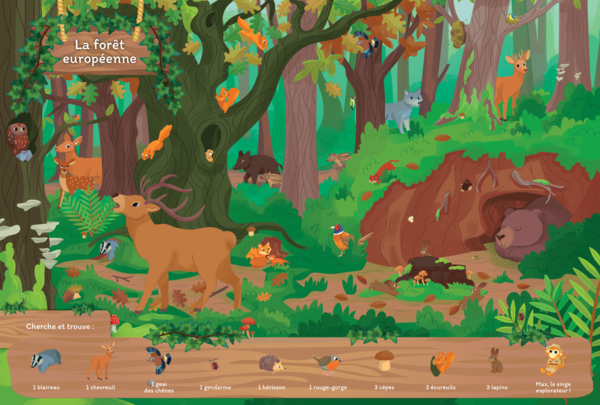Select the squirrel (écureuils) find-list icon
Image resolution: width=600 pixels, height=405 pixels.
pos(441,362)
